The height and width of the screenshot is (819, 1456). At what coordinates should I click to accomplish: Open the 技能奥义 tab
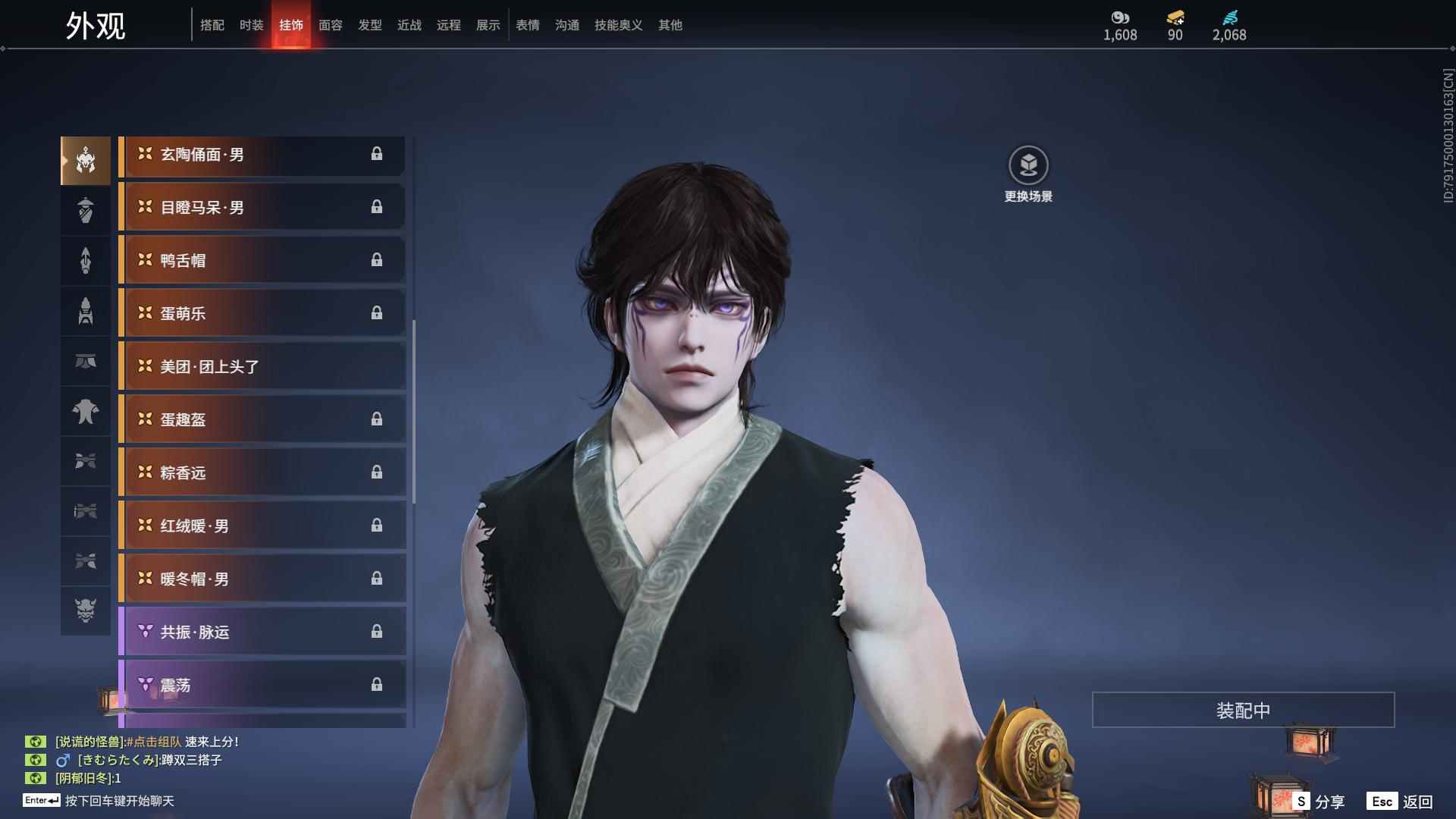(618, 25)
